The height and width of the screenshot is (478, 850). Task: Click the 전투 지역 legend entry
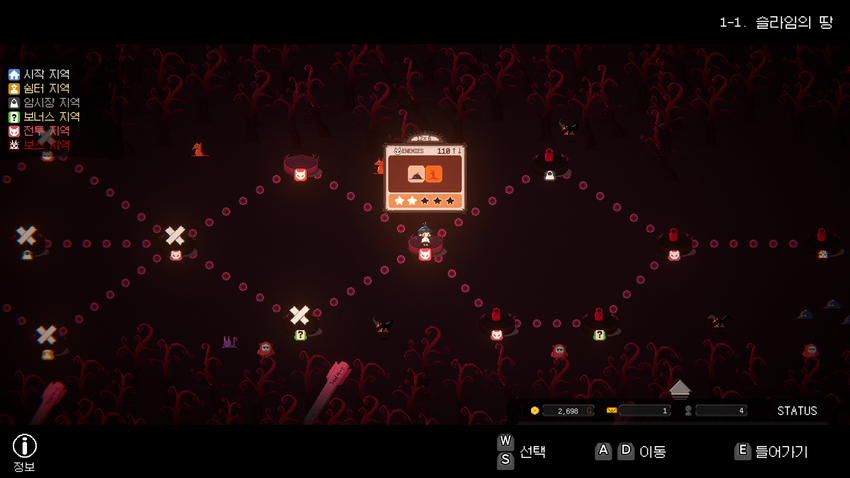39,131
